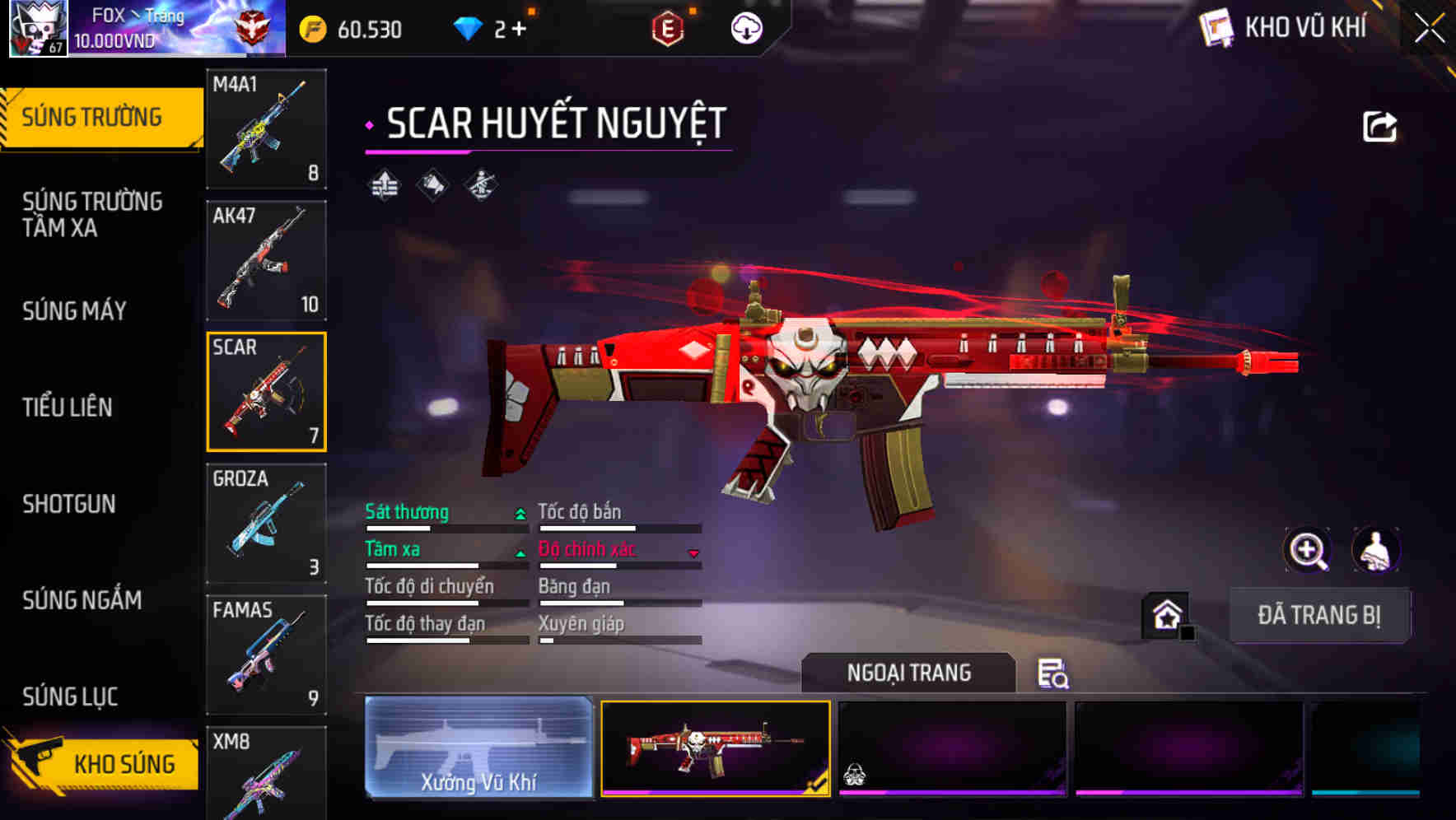
Task: Select the home star icon above DA TRANG BI
Action: [x=1165, y=615]
